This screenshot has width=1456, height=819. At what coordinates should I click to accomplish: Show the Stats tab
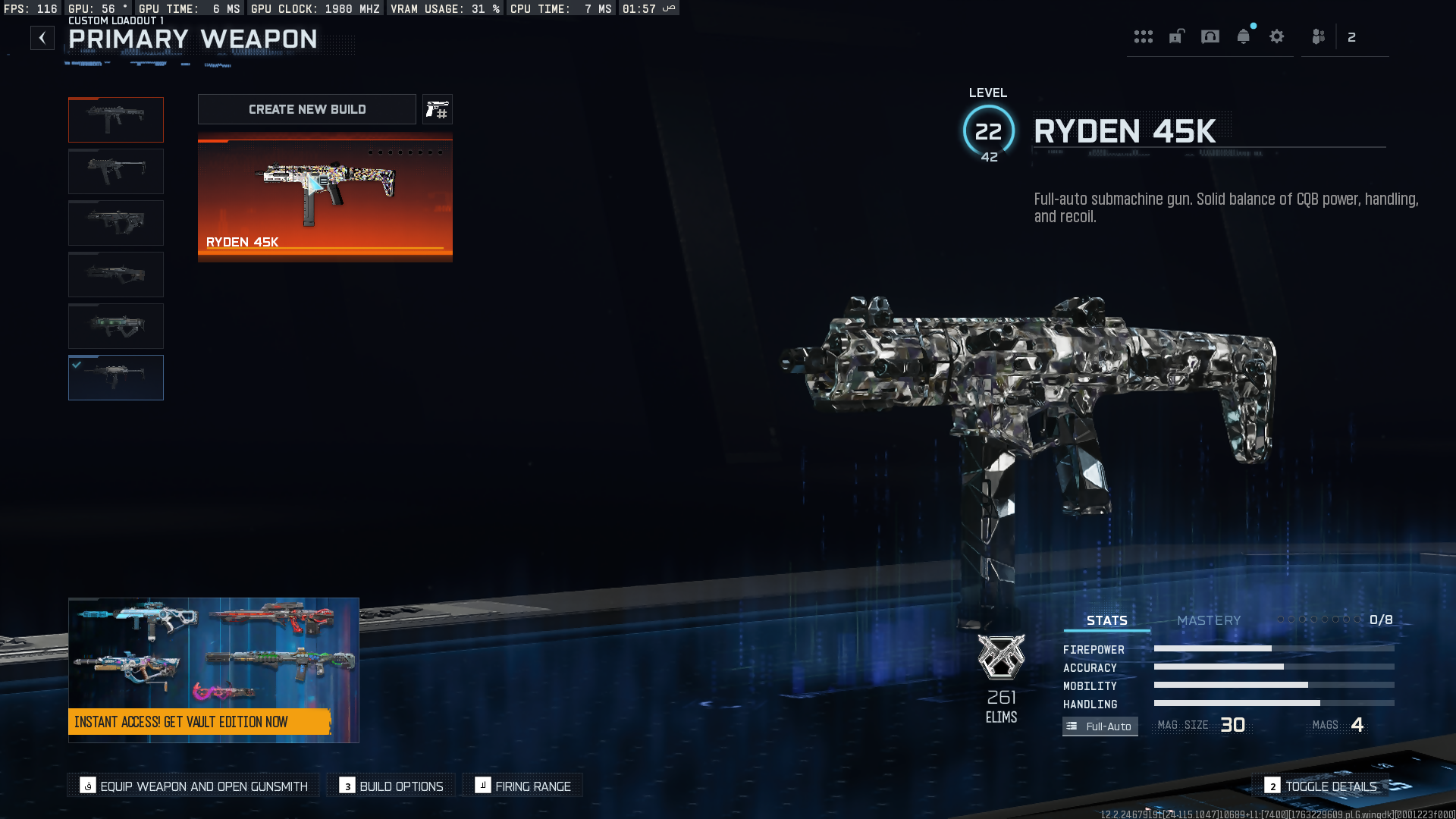click(x=1106, y=620)
